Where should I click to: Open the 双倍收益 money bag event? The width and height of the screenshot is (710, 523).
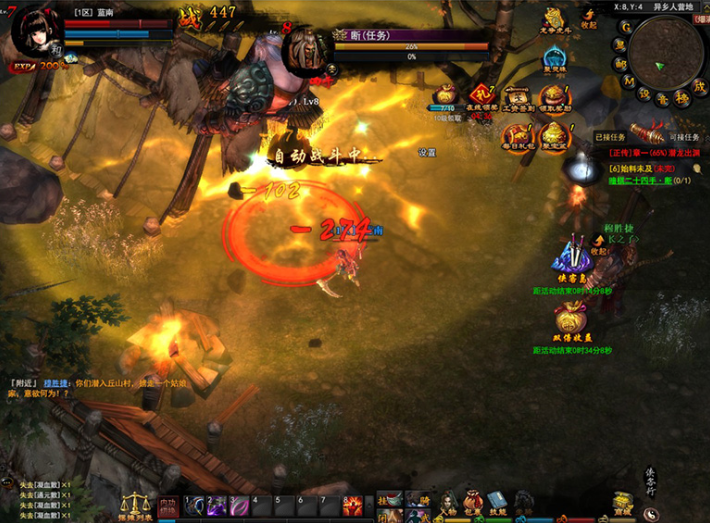[570, 318]
